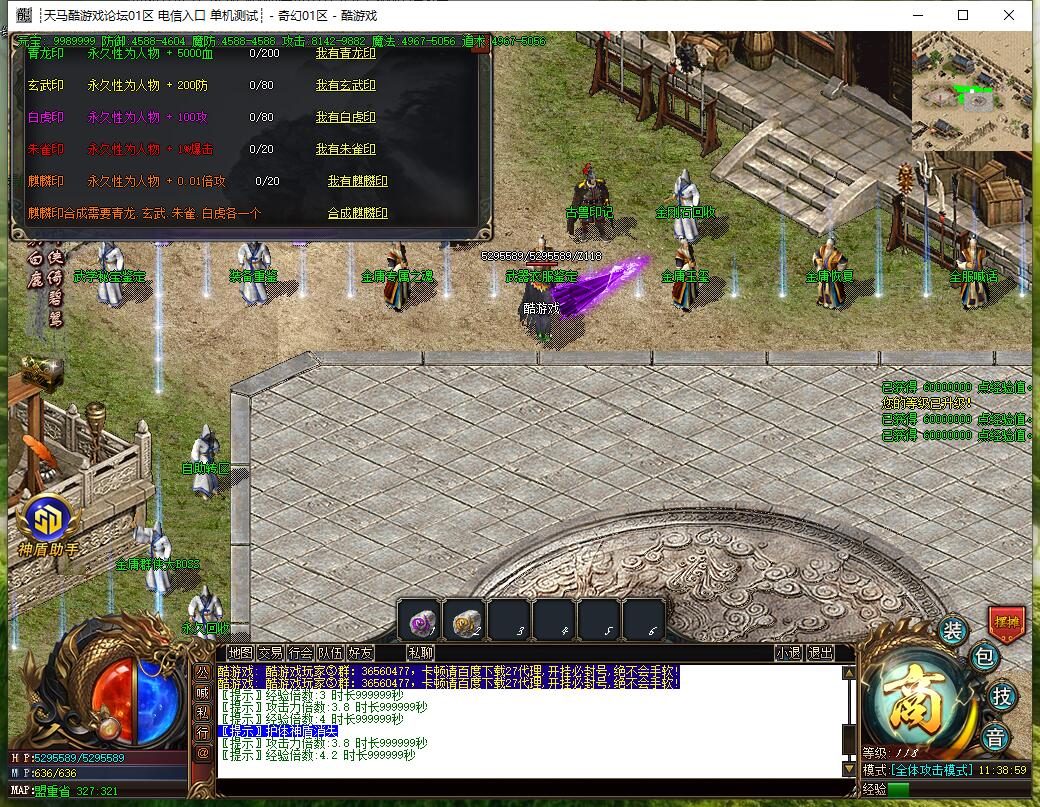The height and width of the screenshot is (807, 1040).
Task: Select 合成麒麟印 to synthesize the seal
Action: coord(357,214)
